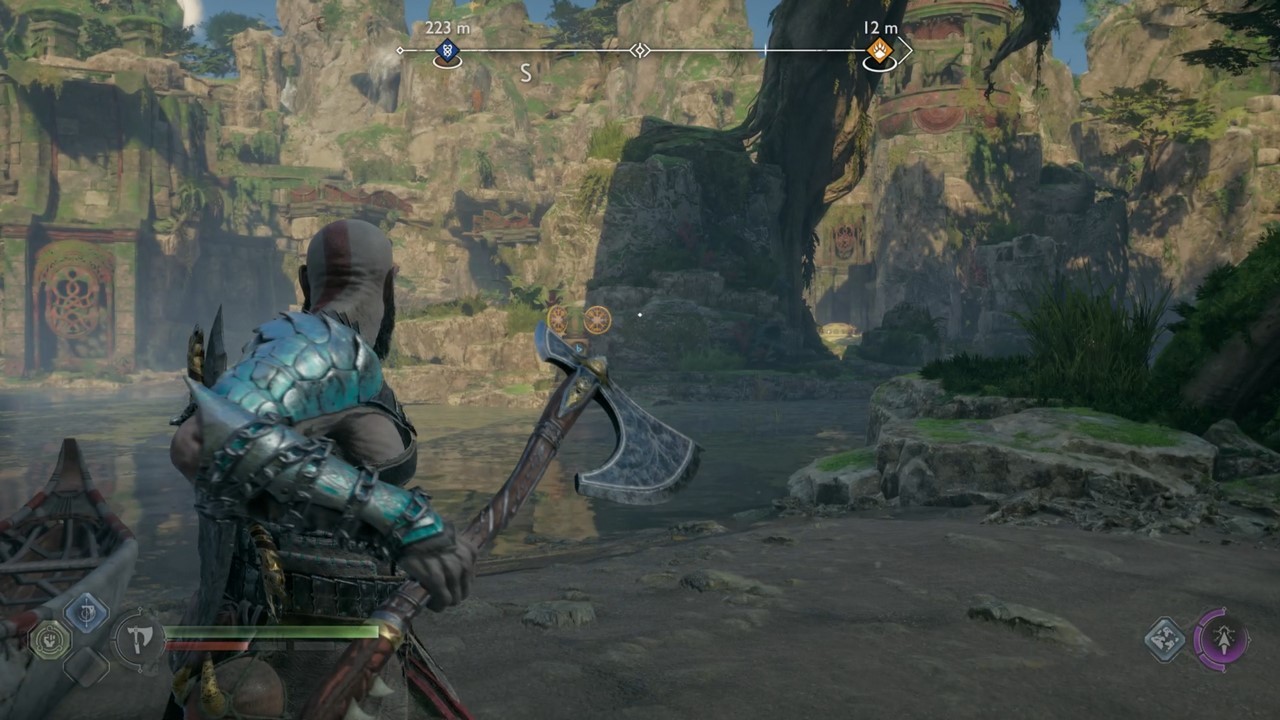Click the right-pointing compass edge arrow
Image resolution: width=1280 pixels, height=720 pixels.
(906, 48)
